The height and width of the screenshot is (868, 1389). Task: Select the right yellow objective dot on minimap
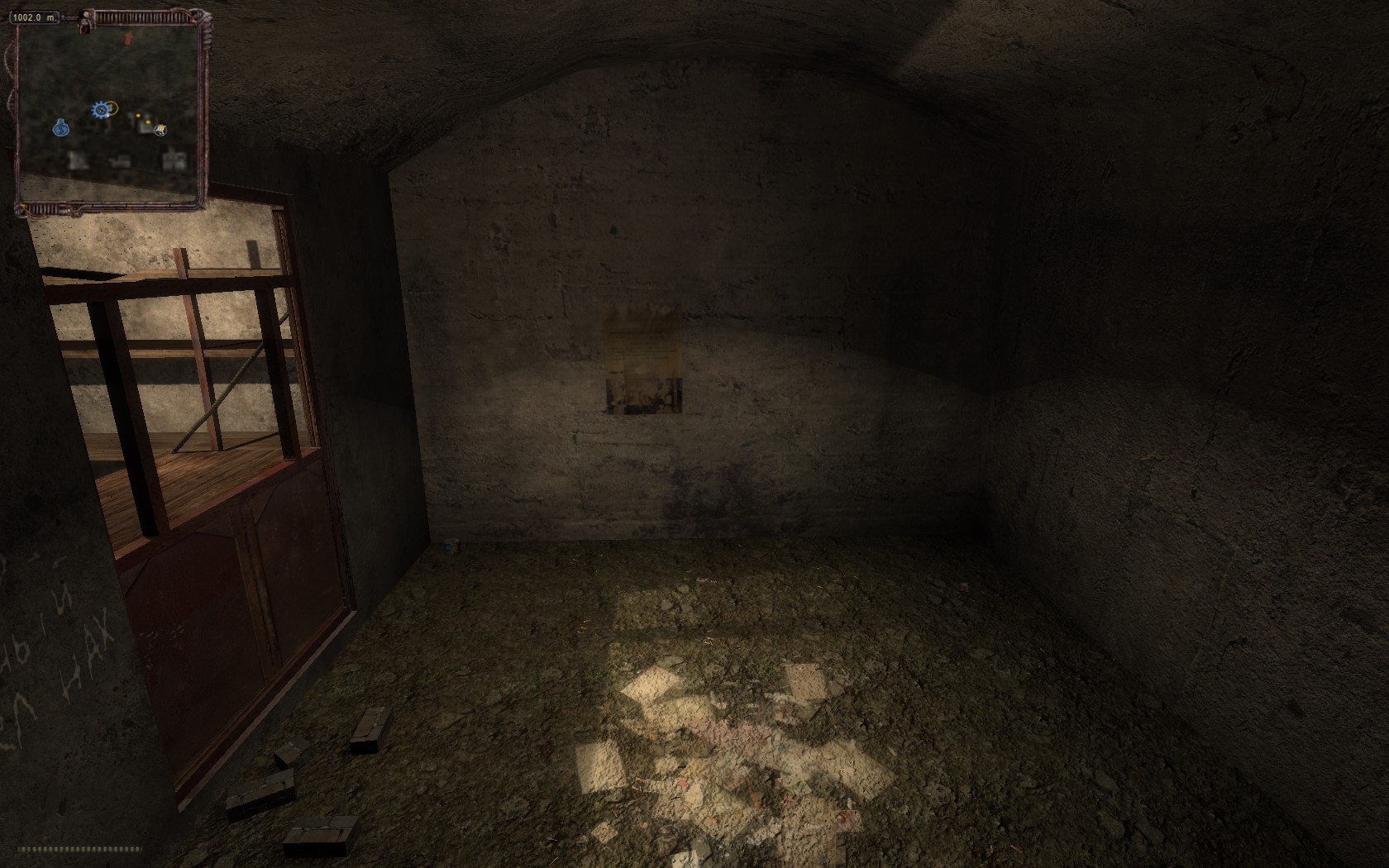coord(147,122)
